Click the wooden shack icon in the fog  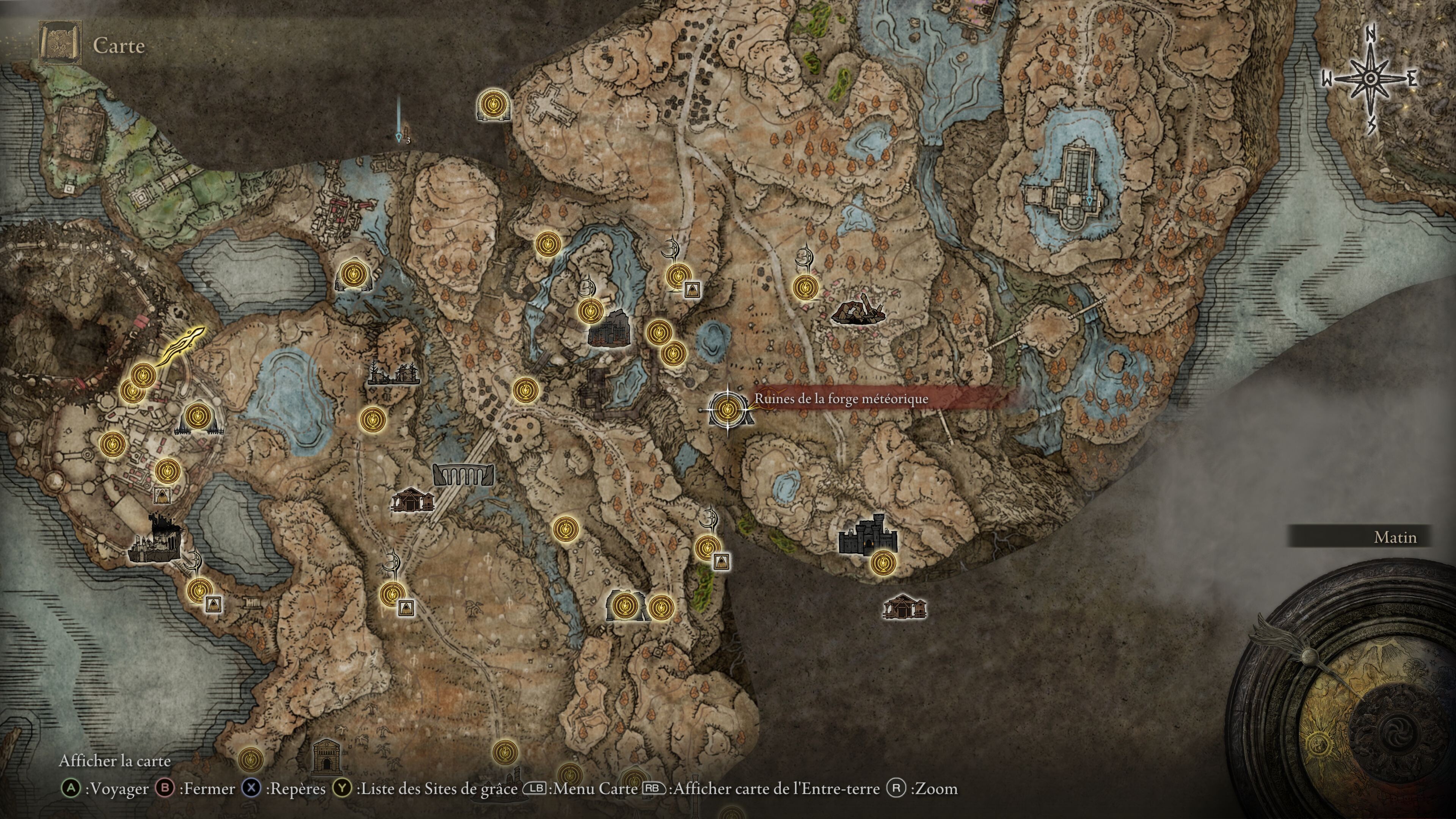[x=904, y=607]
